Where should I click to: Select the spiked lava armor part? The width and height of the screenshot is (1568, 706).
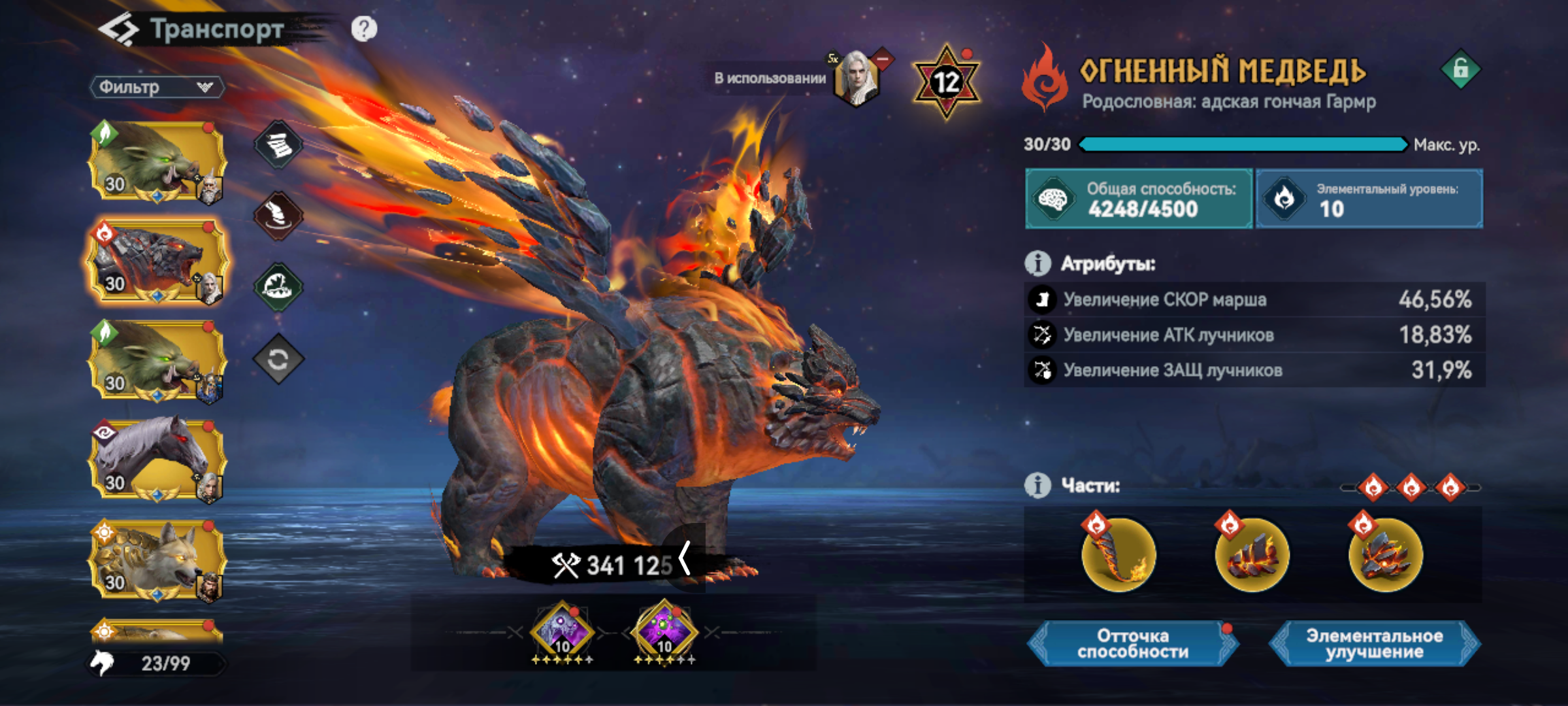tap(1385, 554)
